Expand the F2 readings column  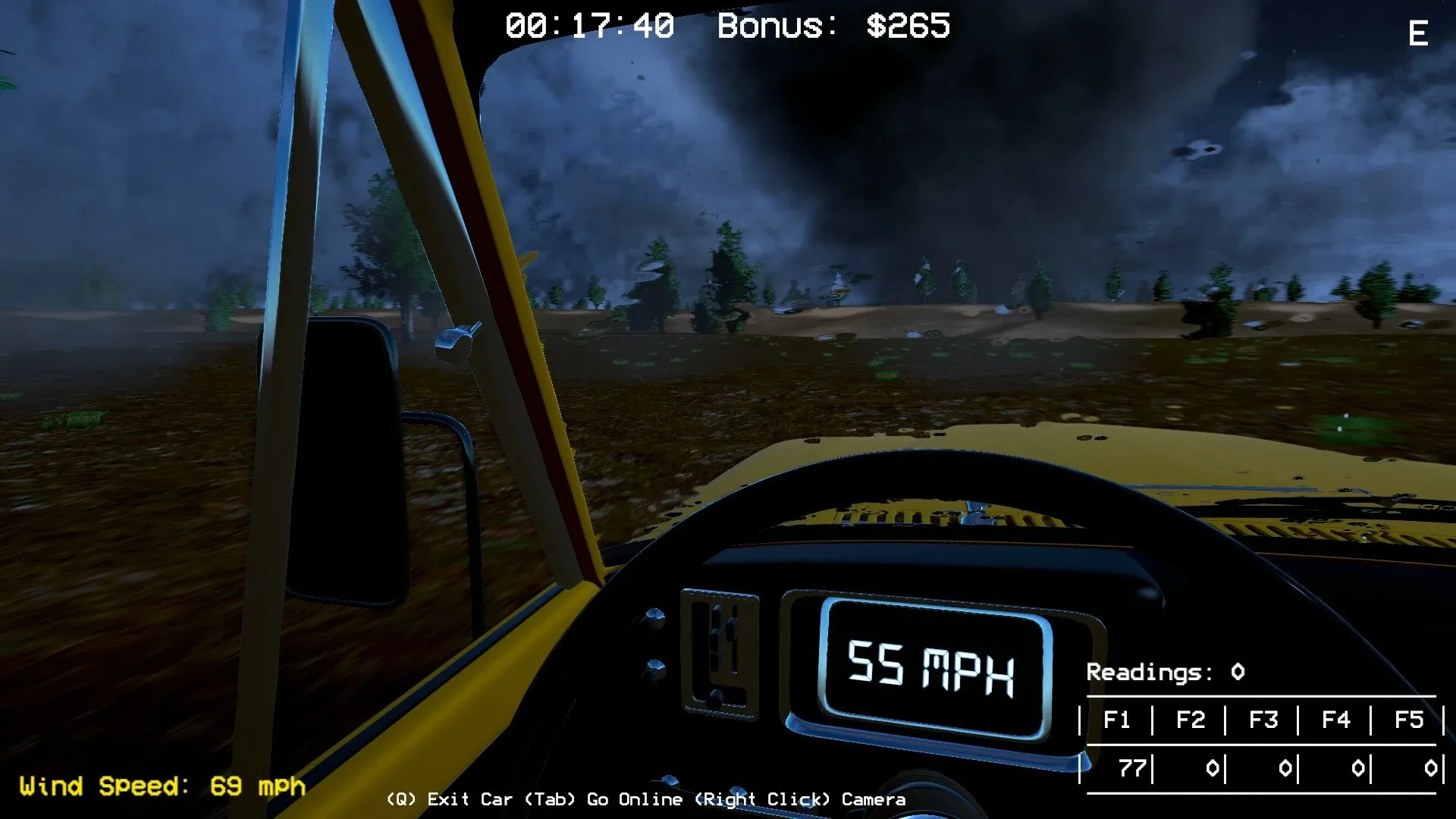click(x=1191, y=720)
